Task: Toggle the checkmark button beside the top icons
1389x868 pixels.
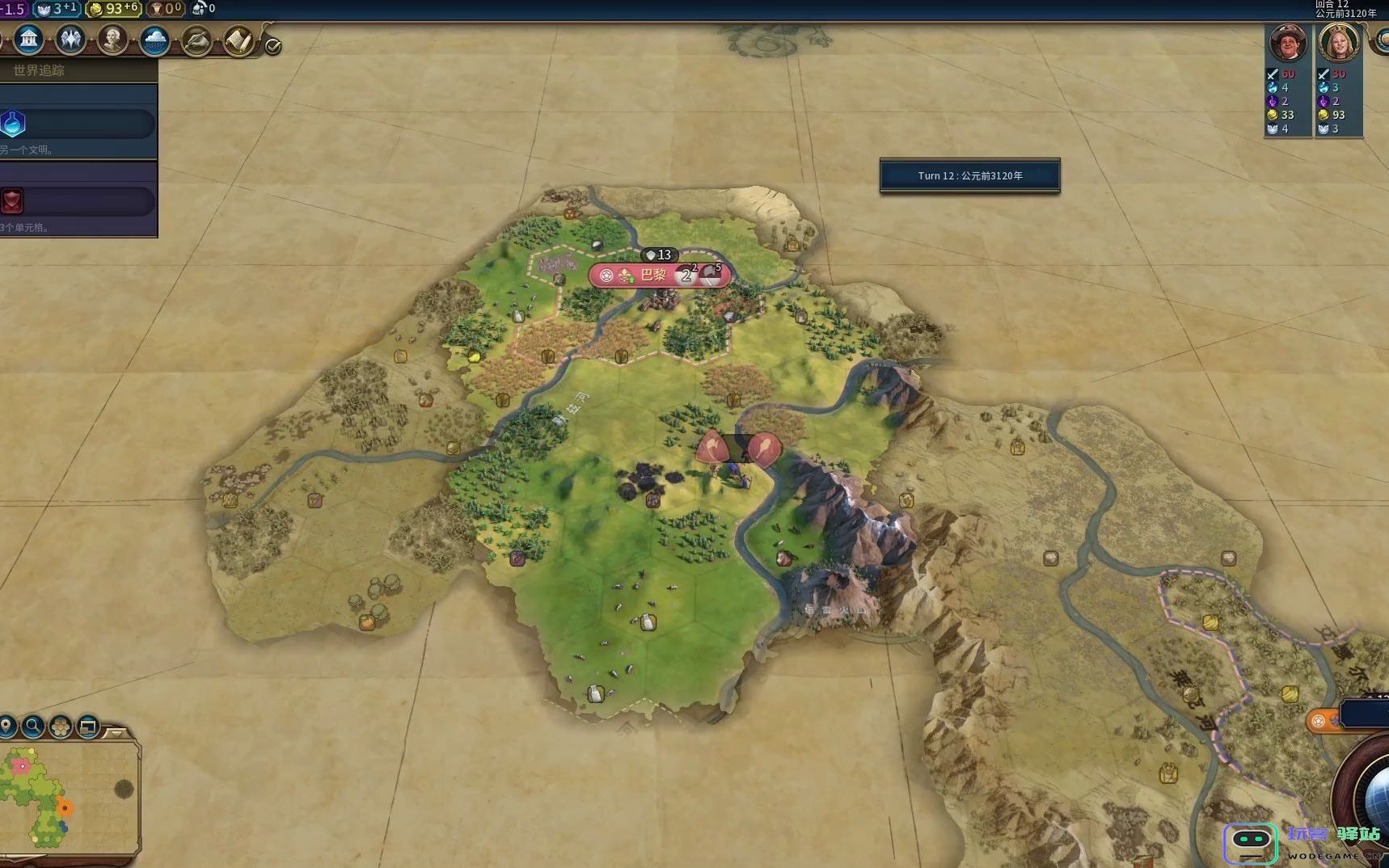Action: click(273, 47)
